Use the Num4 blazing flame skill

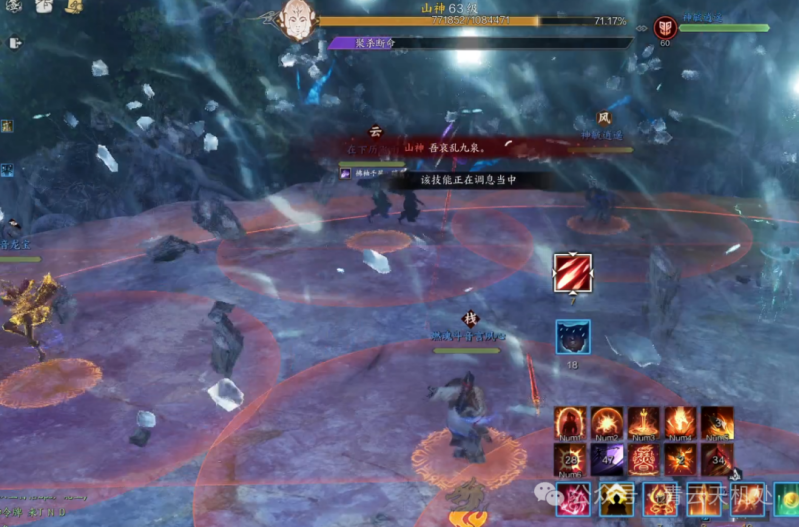tap(681, 423)
